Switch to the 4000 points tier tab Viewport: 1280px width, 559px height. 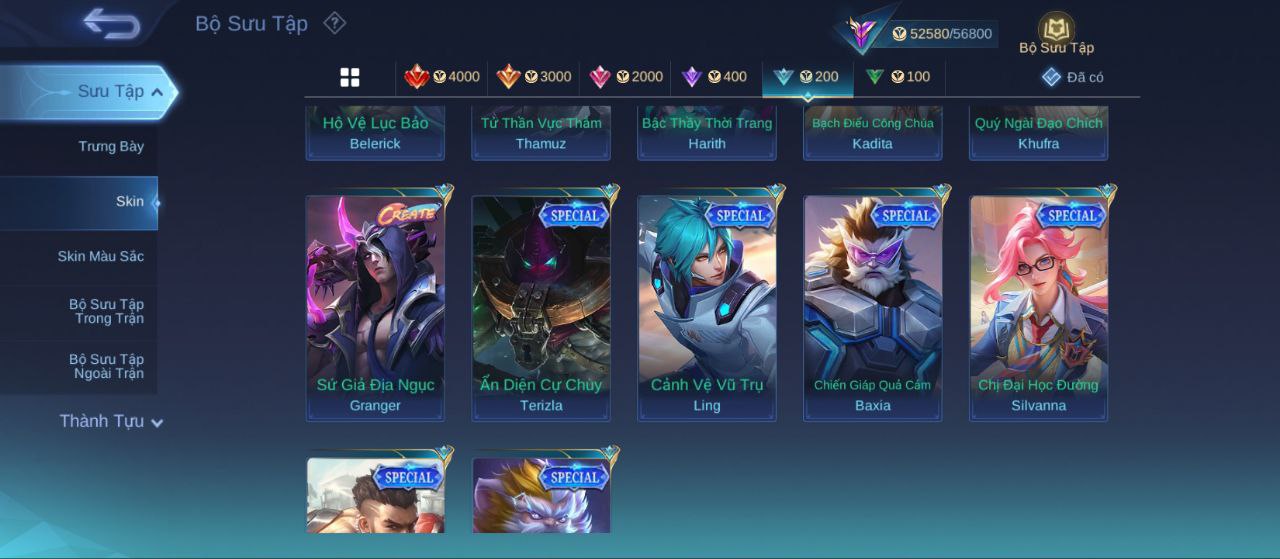[x=442, y=77]
